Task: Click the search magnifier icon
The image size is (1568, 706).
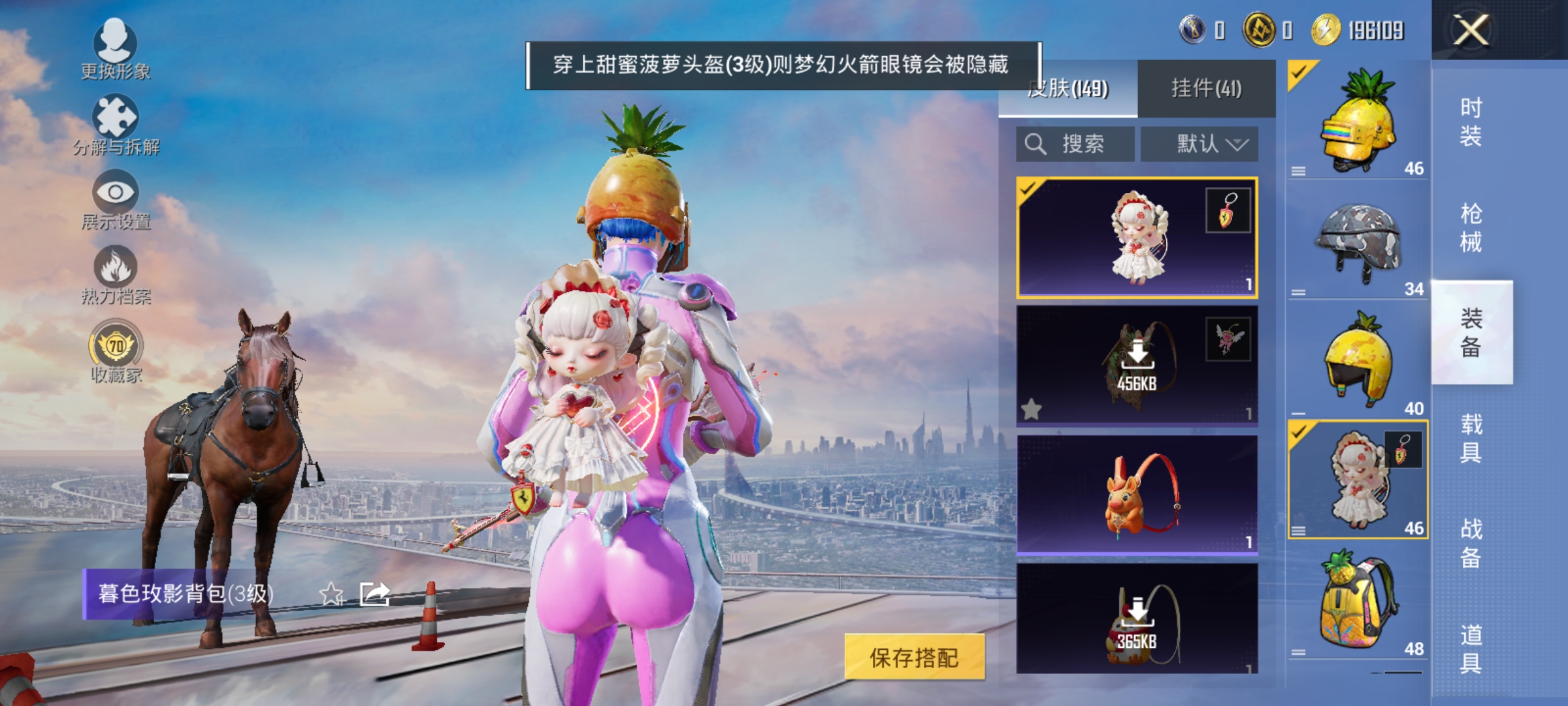Action: (1035, 144)
